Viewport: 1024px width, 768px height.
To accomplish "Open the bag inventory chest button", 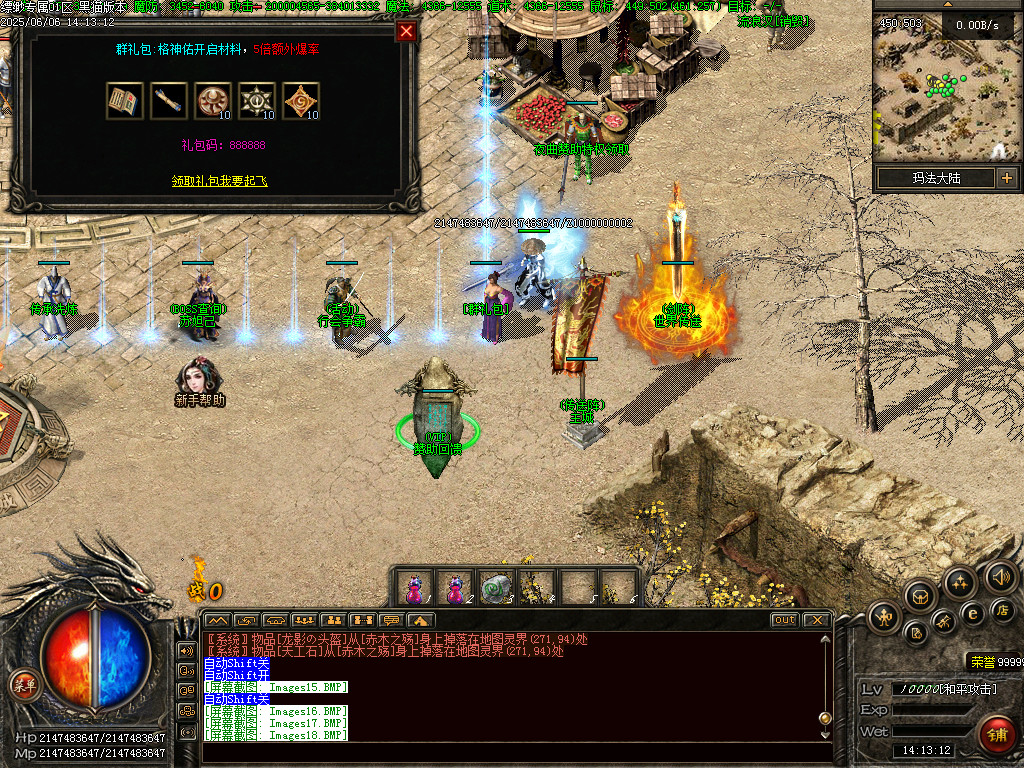I will tap(919, 596).
